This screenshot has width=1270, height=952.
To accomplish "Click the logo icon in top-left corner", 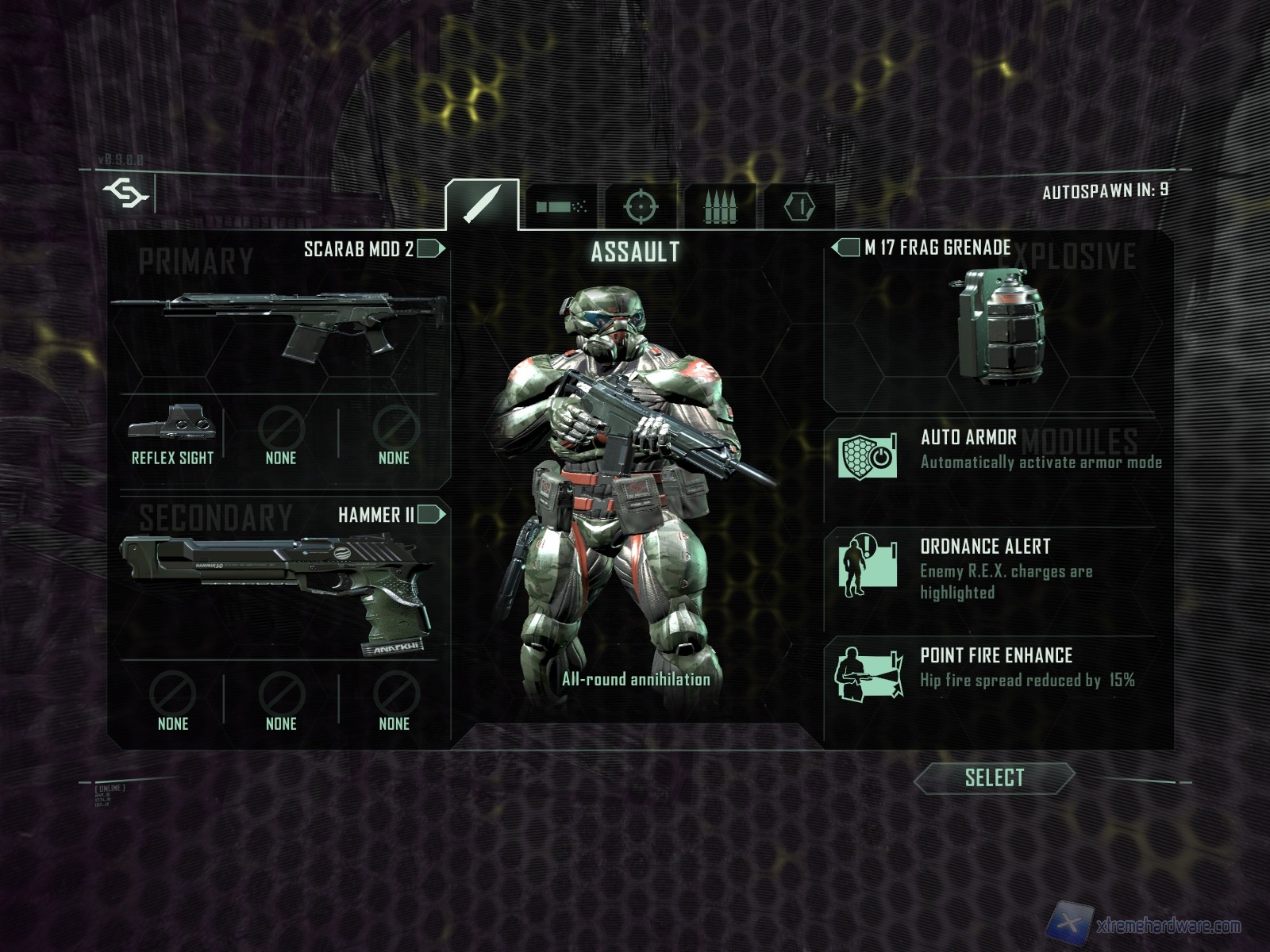I will [x=125, y=193].
